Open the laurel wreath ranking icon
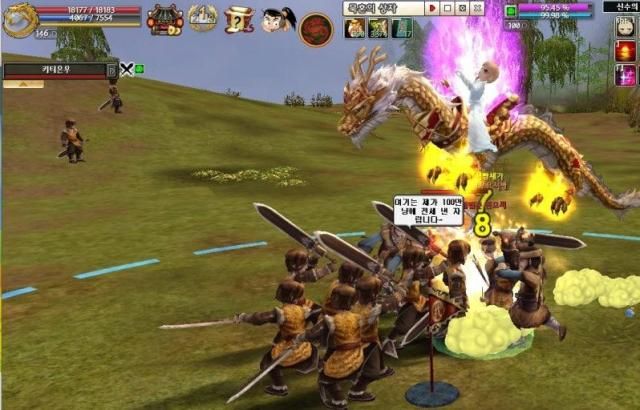This screenshot has height=410, width=640. [203, 18]
